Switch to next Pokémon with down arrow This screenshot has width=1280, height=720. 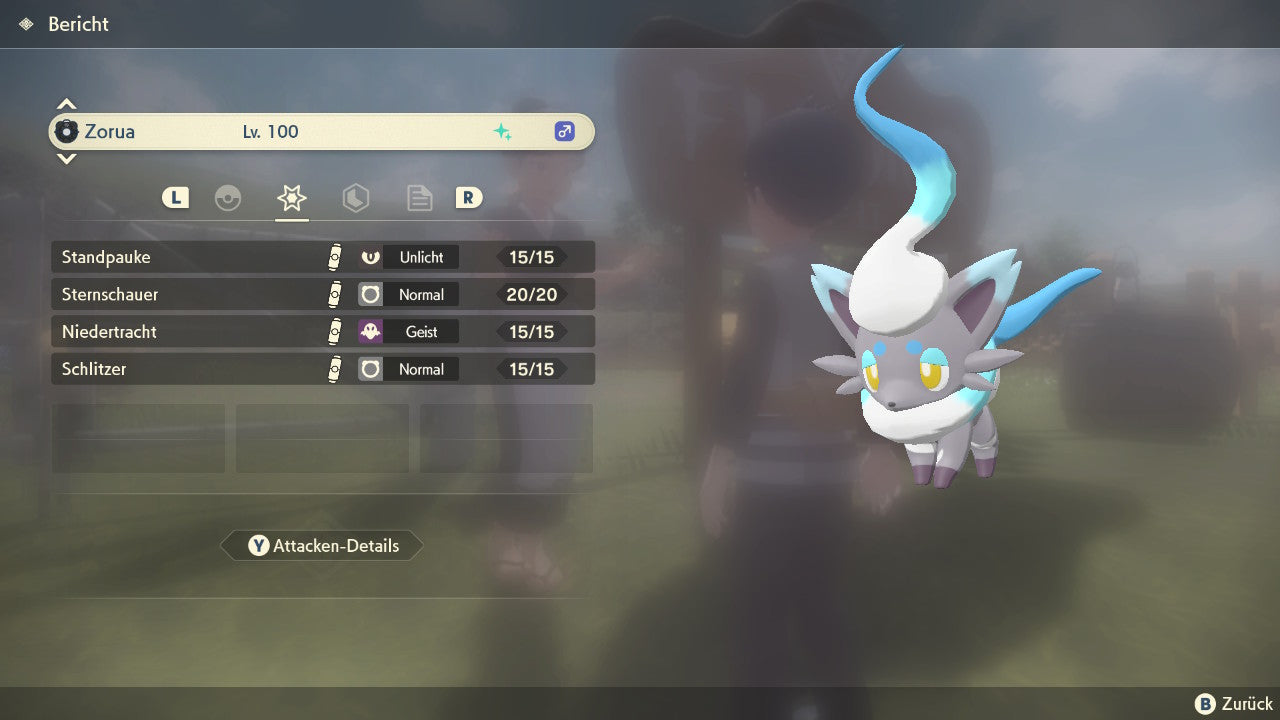pos(66,158)
